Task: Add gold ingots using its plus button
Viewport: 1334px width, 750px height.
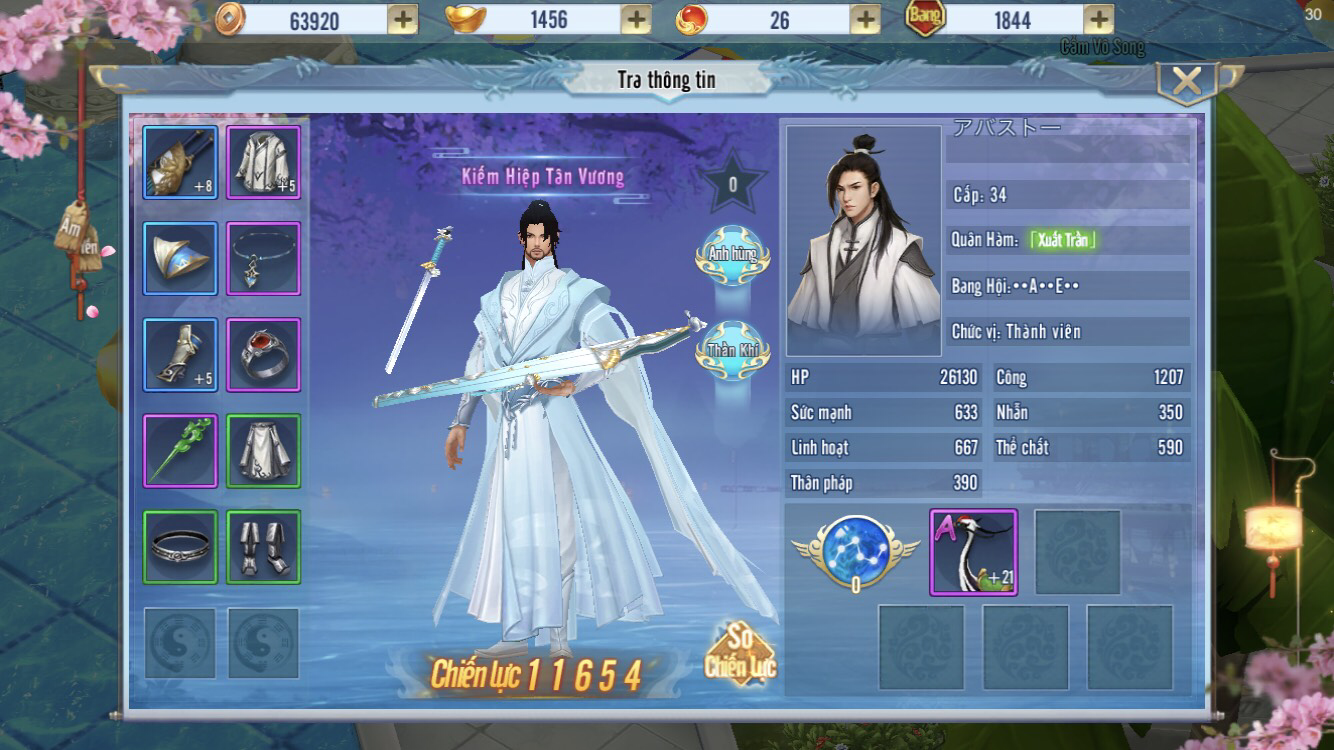Action: 636,19
